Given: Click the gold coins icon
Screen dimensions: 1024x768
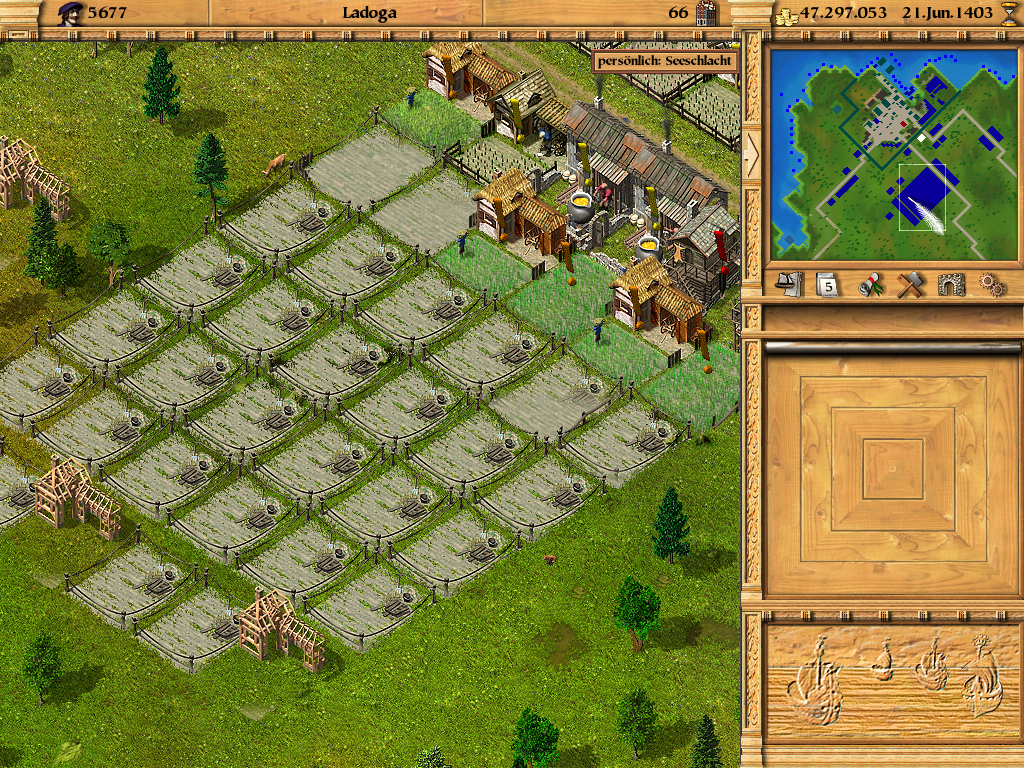Looking at the screenshot, I should 786,14.
